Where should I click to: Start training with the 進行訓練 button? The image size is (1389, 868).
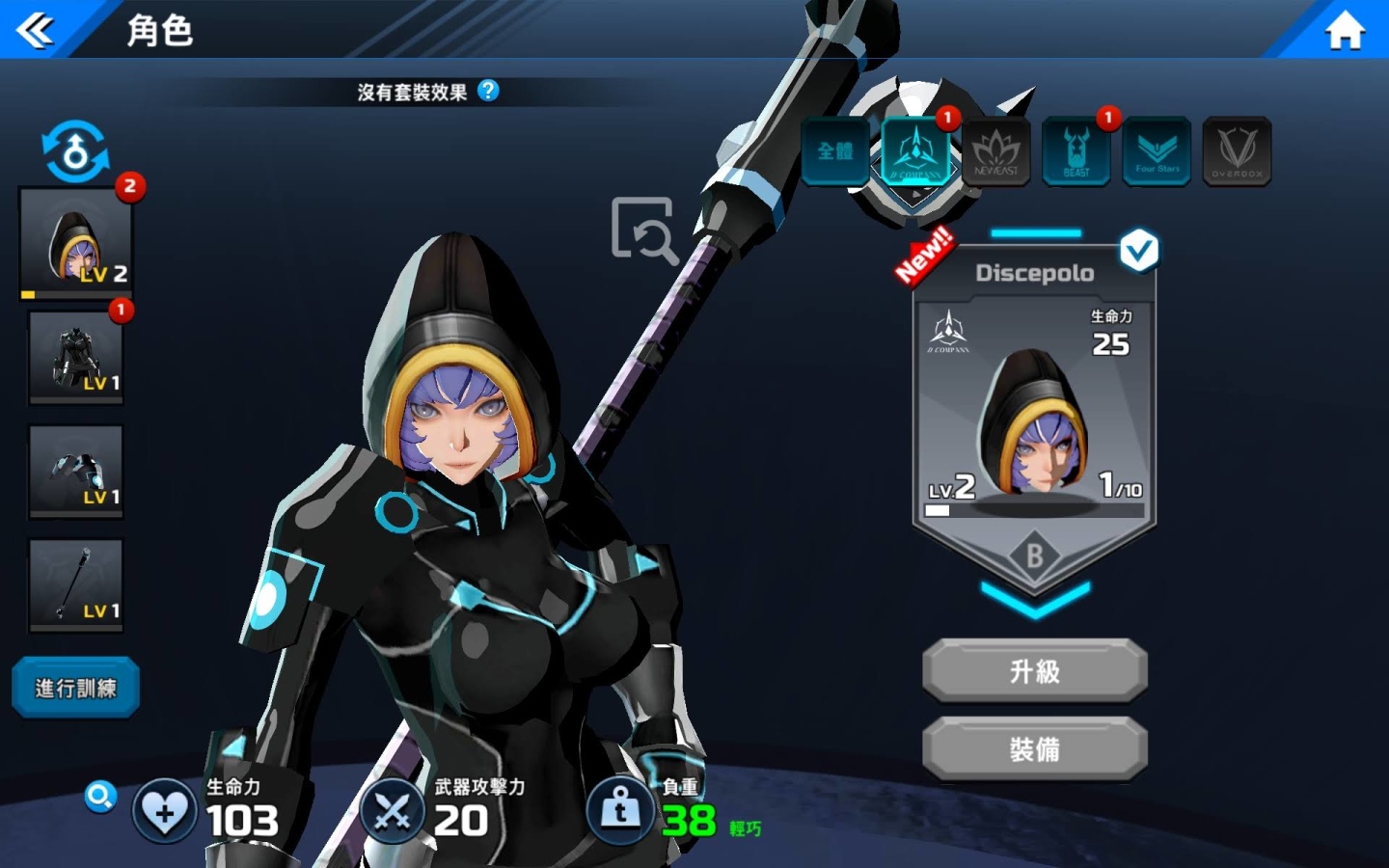(75, 688)
